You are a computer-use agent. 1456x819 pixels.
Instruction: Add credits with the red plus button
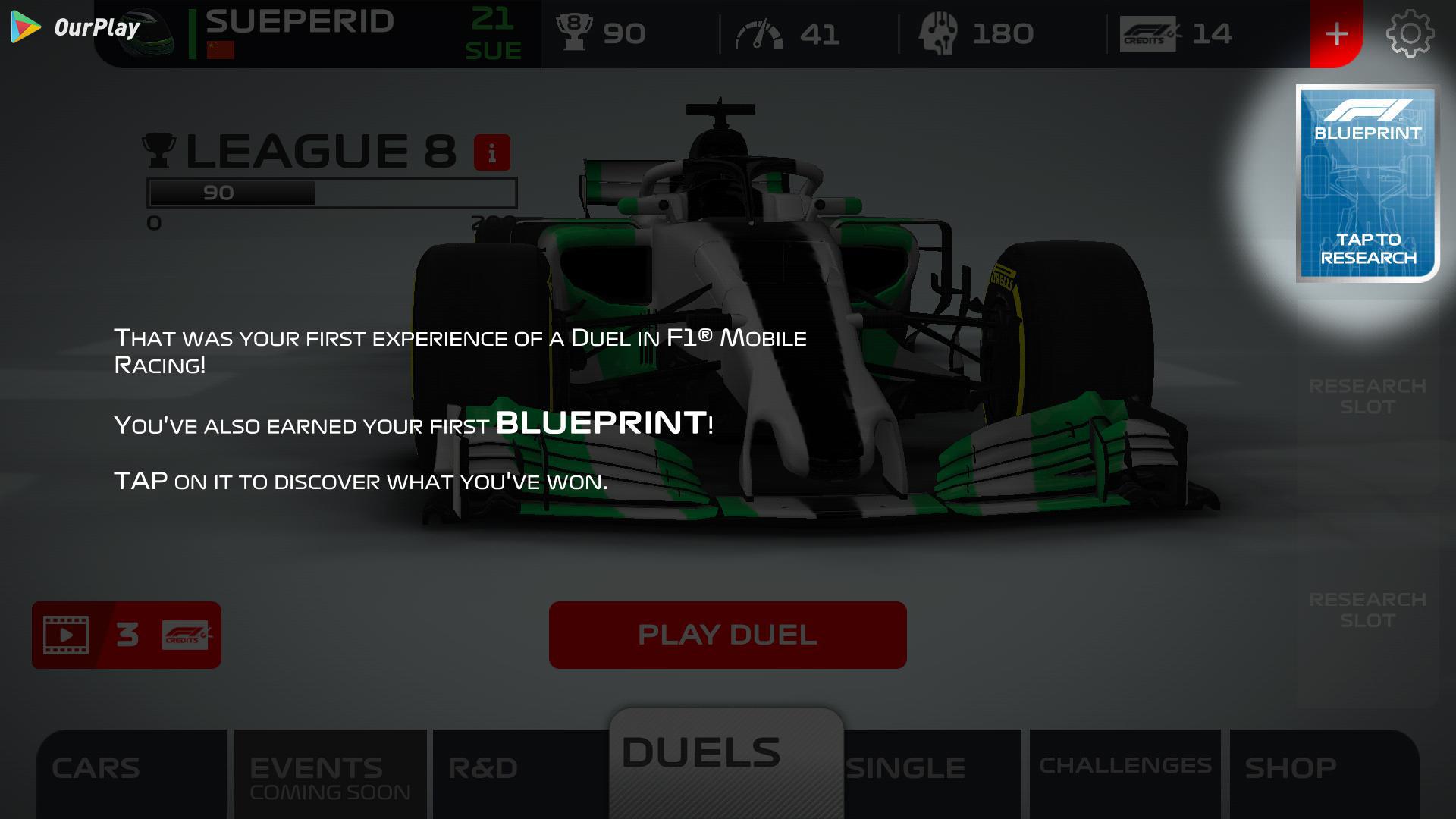click(x=1336, y=34)
